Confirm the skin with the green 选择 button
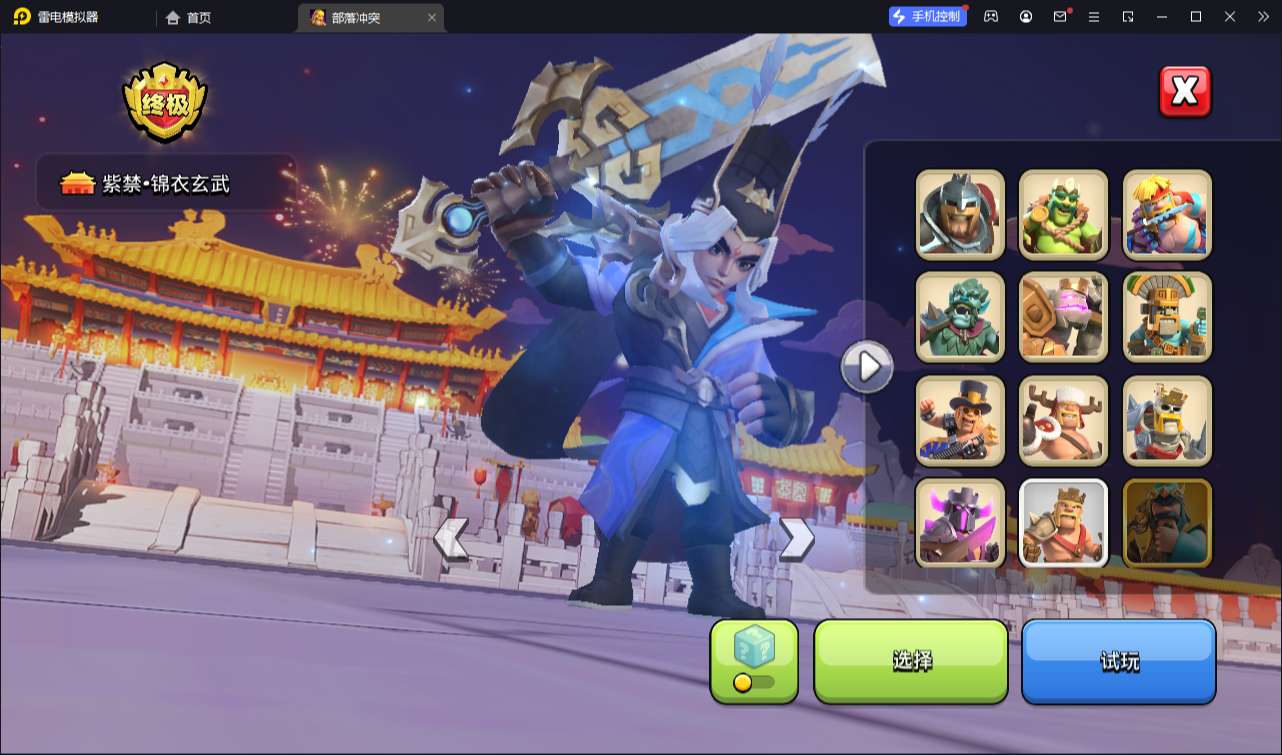 click(911, 661)
